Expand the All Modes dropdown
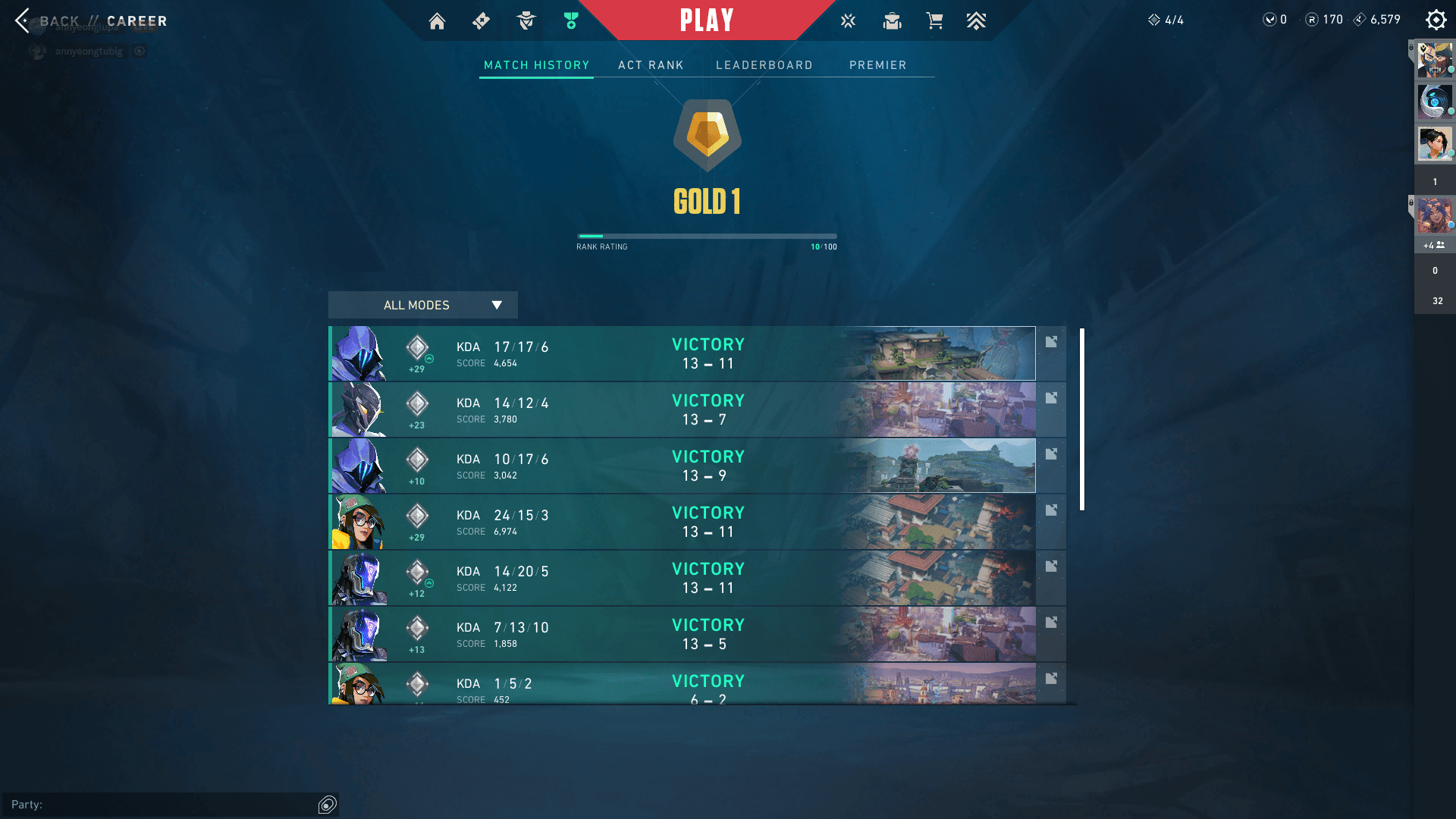The height and width of the screenshot is (819, 1456). [422, 305]
